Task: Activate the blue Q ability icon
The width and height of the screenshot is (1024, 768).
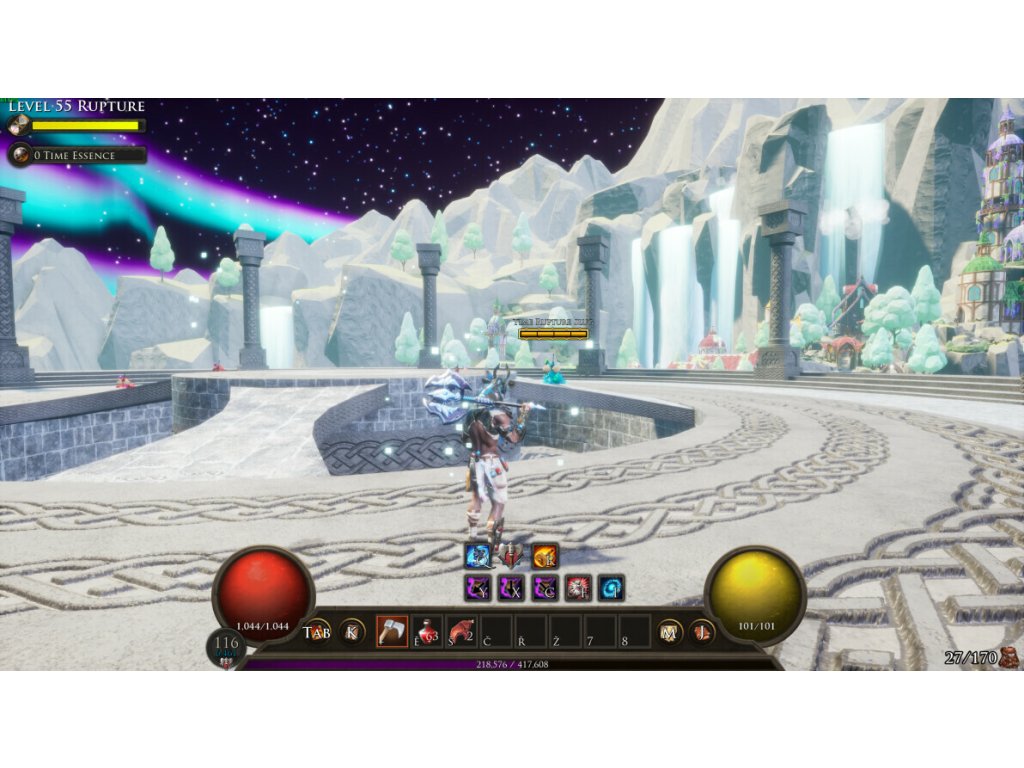Action: click(x=477, y=556)
